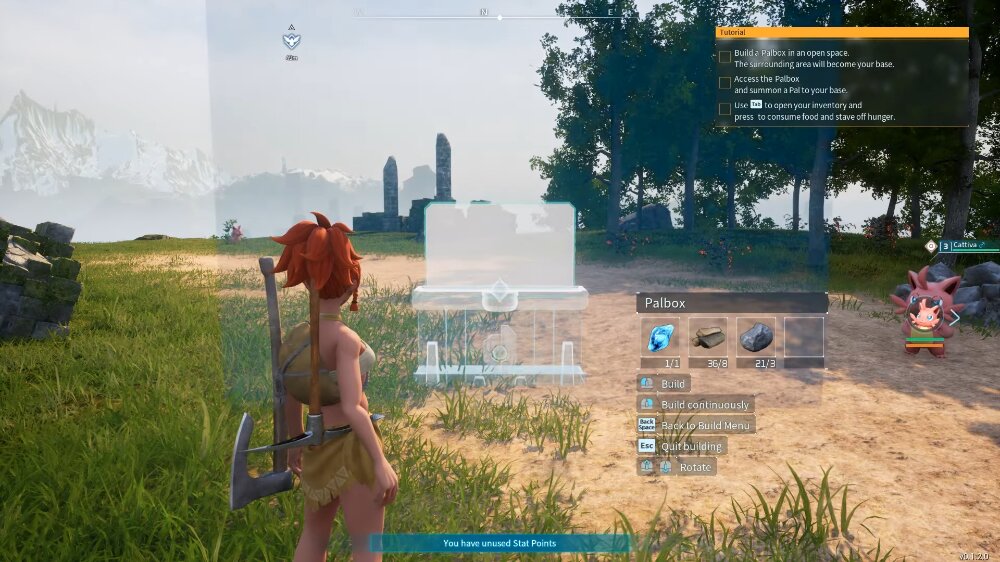Click the Palbox title bar

[731, 302]
